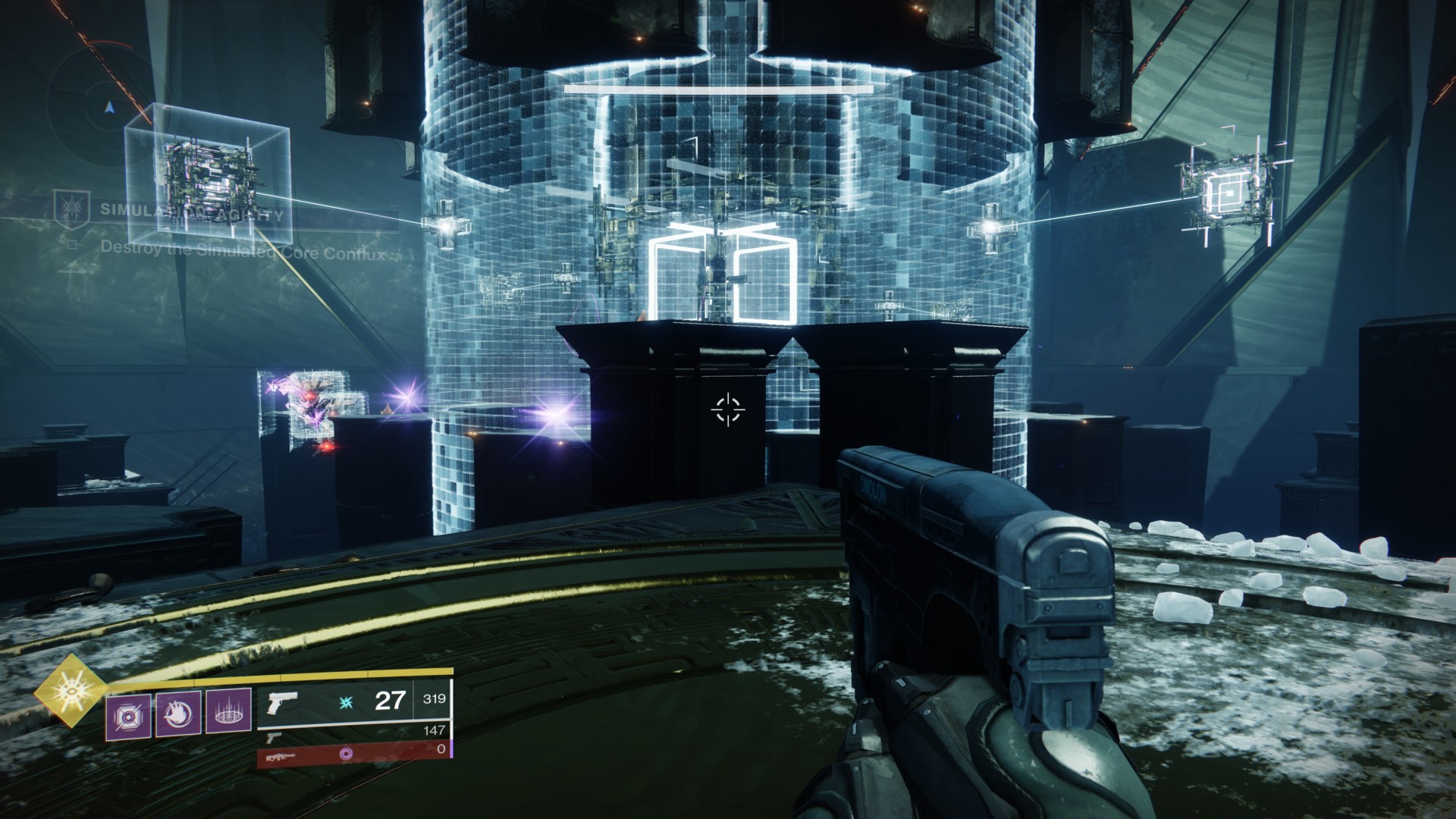Cast the rift class ability icon
This screenshot has height=819, width=1456.
228,713
